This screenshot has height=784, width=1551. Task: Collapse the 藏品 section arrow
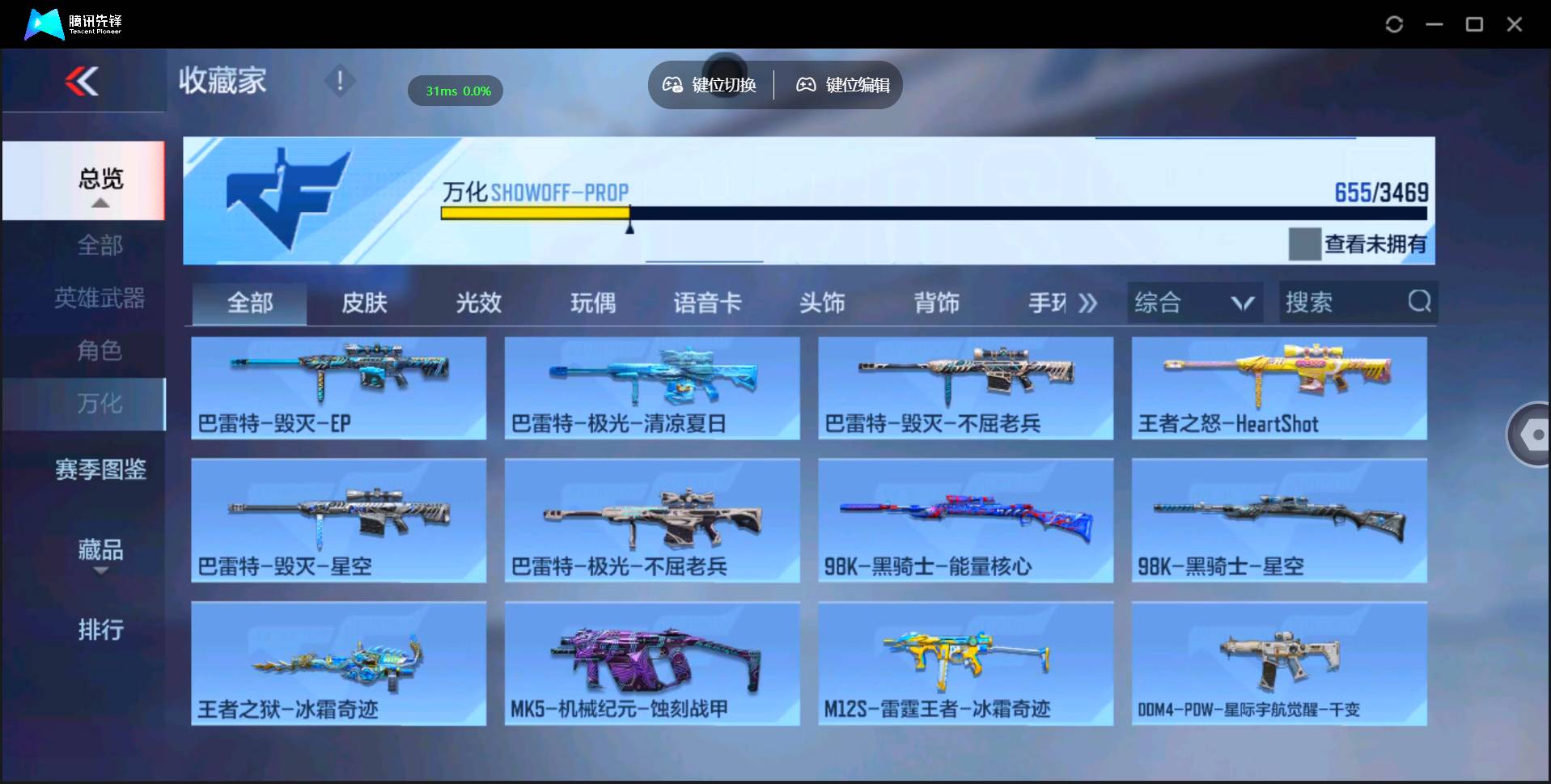pyautogui.click(x=101, y=570)
